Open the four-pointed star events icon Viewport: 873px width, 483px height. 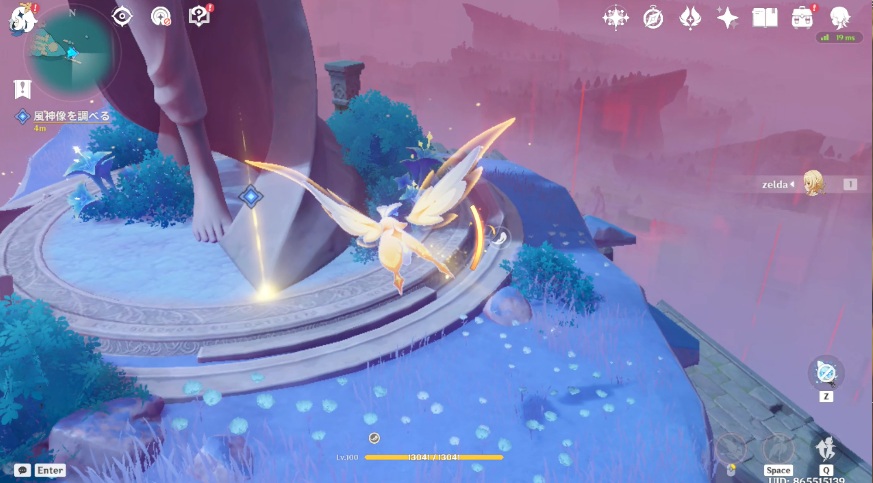click(615, 17)
